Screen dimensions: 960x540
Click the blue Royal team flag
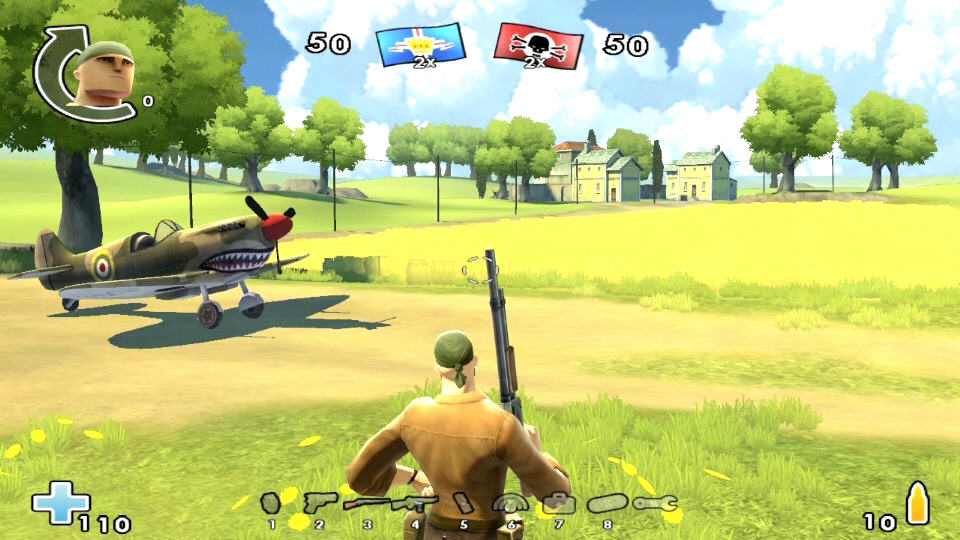(x=420, y=45)
